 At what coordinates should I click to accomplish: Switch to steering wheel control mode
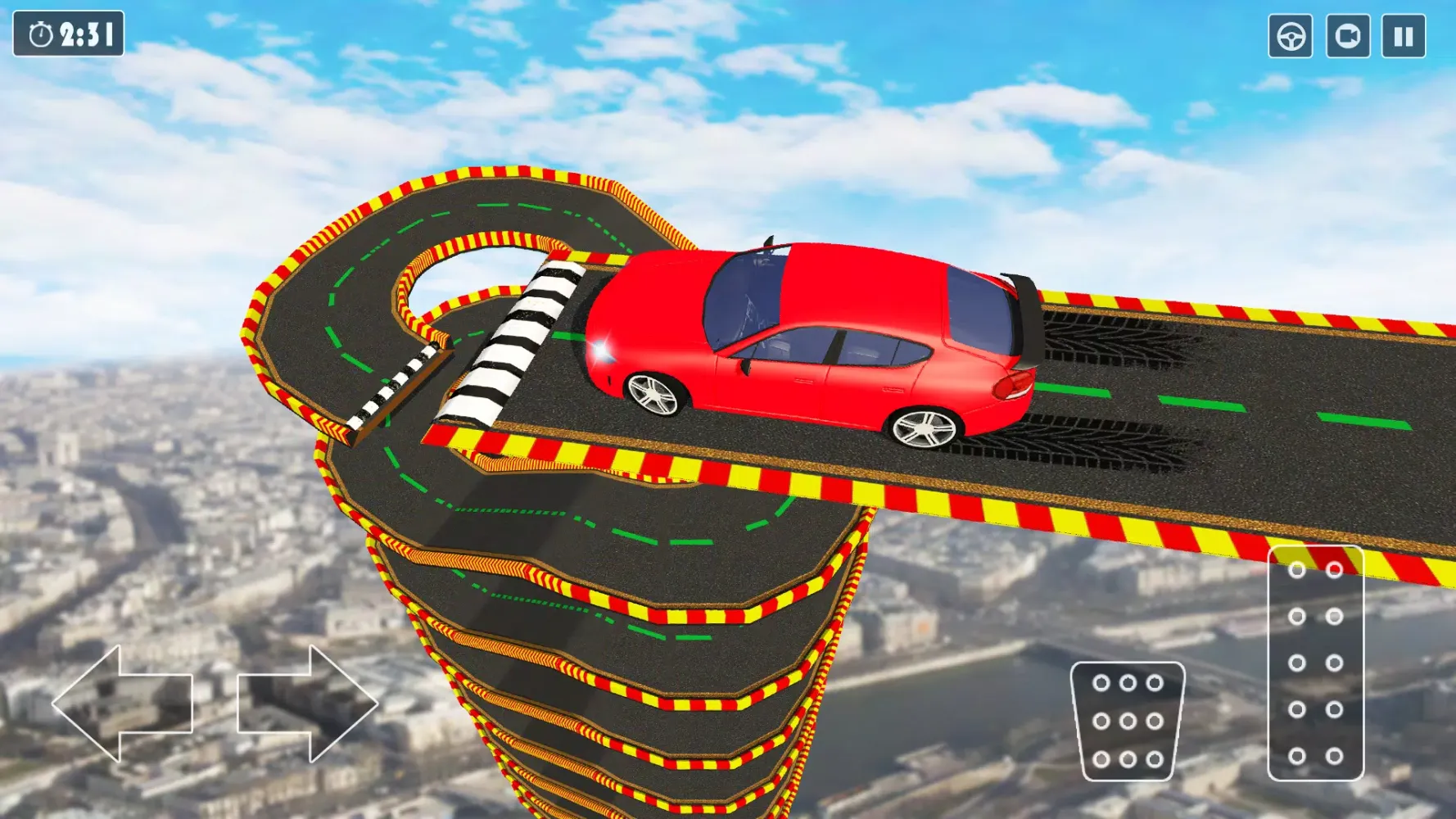(x=1292, y=34)
